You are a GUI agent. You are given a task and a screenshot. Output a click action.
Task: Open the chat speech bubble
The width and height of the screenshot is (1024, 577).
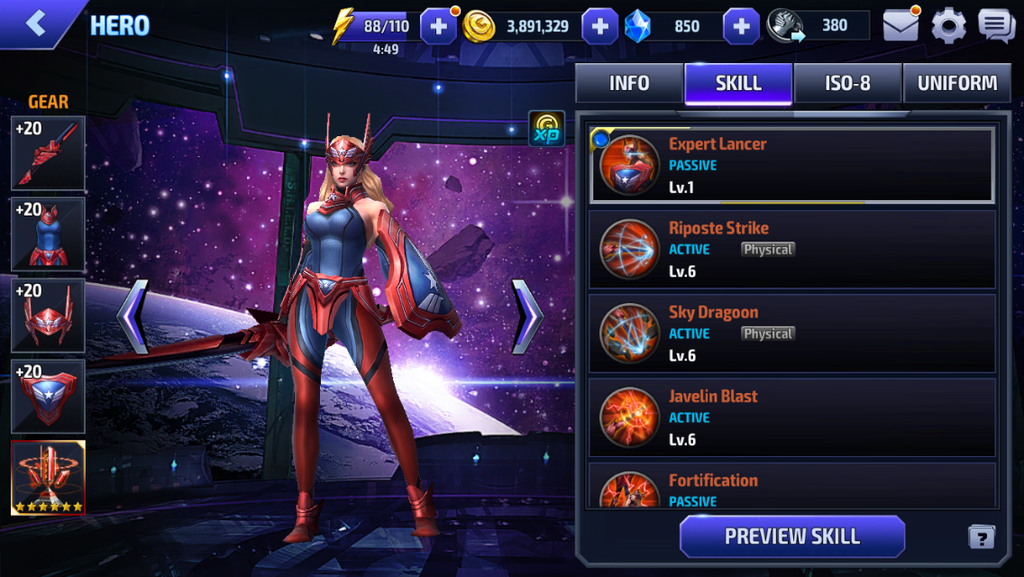[x=996, y=26]
